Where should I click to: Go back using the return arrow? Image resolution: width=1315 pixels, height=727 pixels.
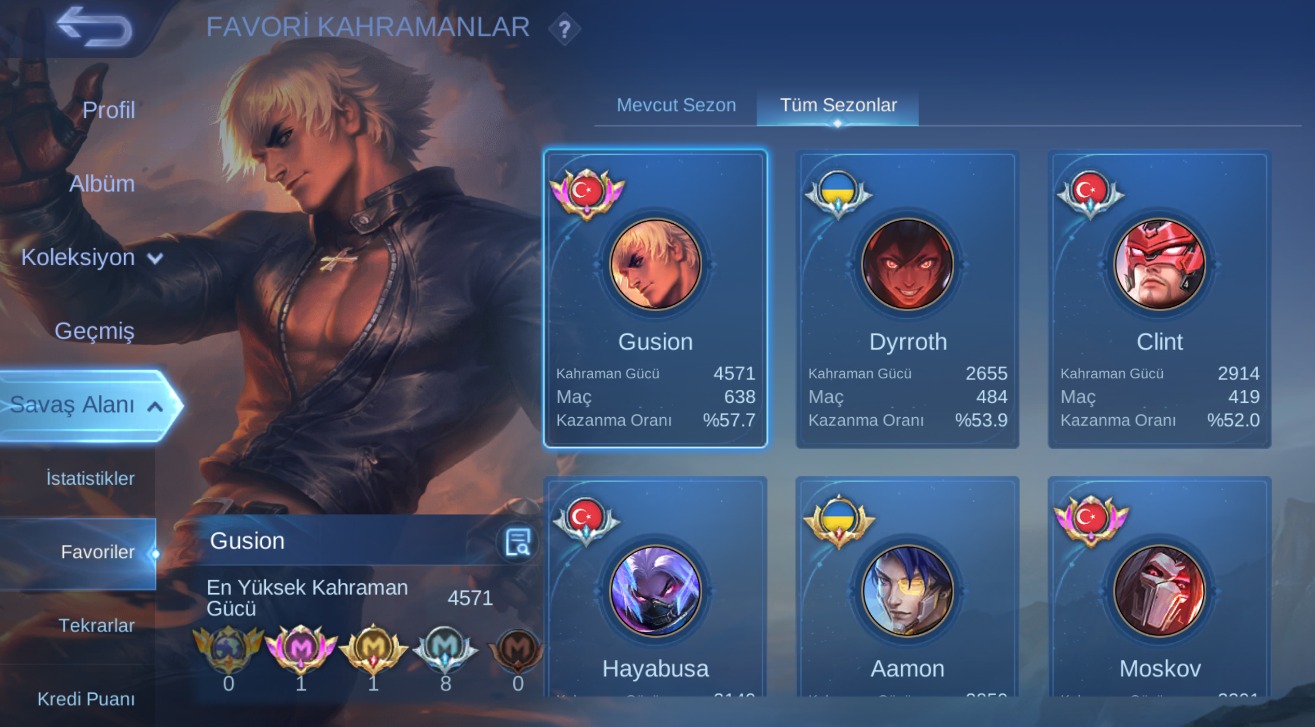(x=94, y=27)
